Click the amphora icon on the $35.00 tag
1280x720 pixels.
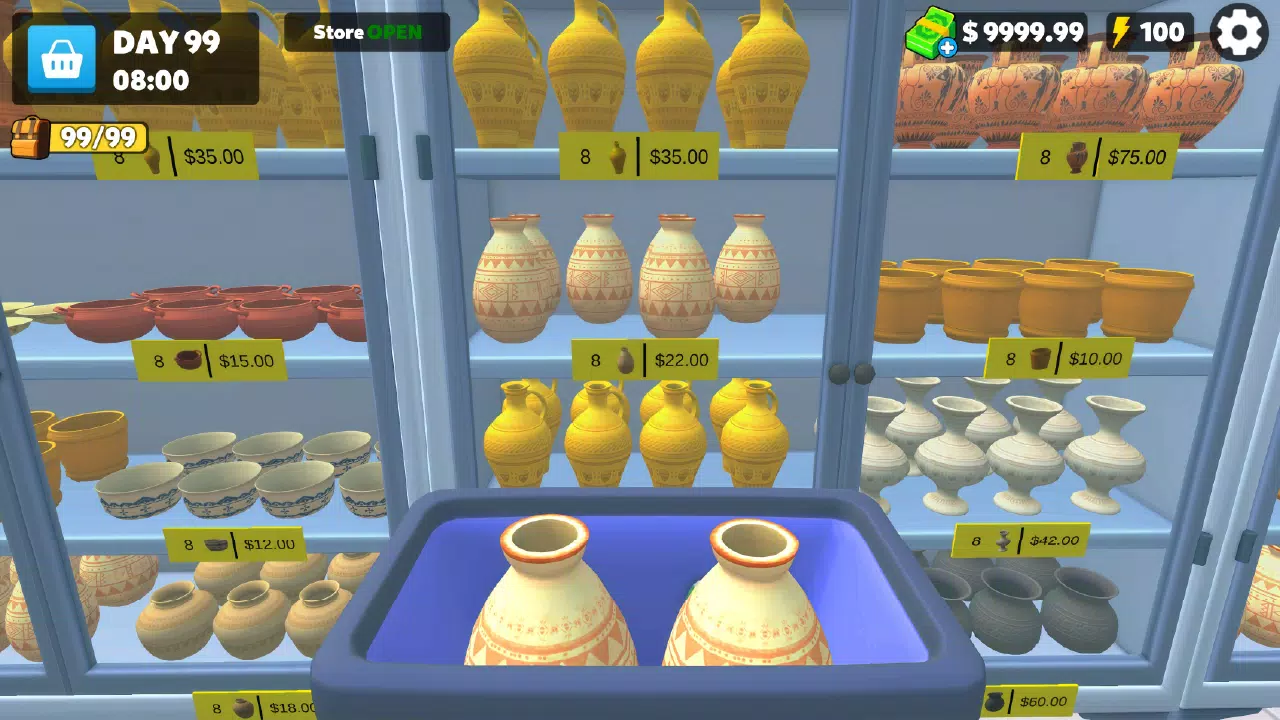click(x=616, y=157)
